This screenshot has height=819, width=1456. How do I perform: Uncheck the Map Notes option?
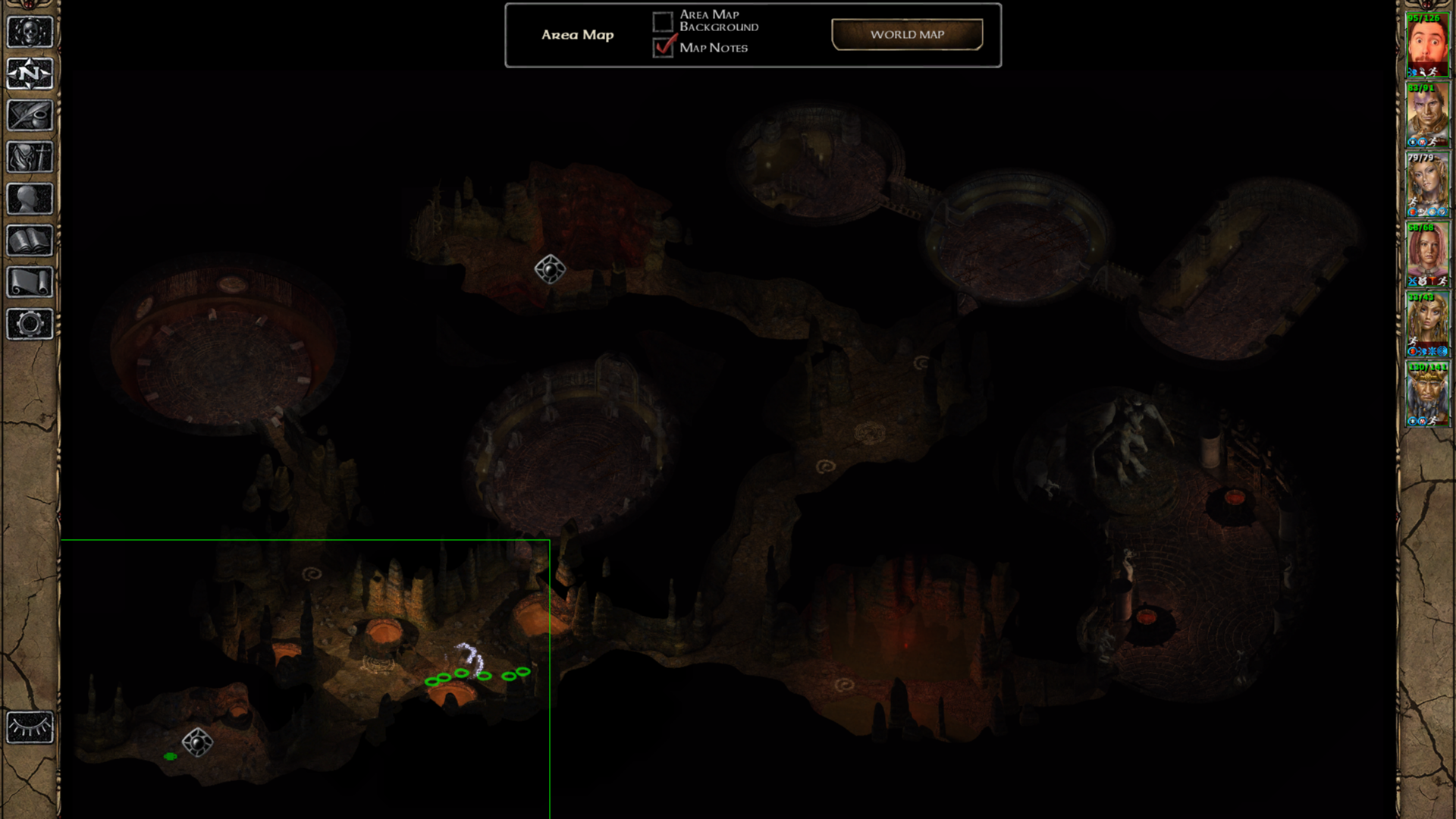click(x=664, y=47)
